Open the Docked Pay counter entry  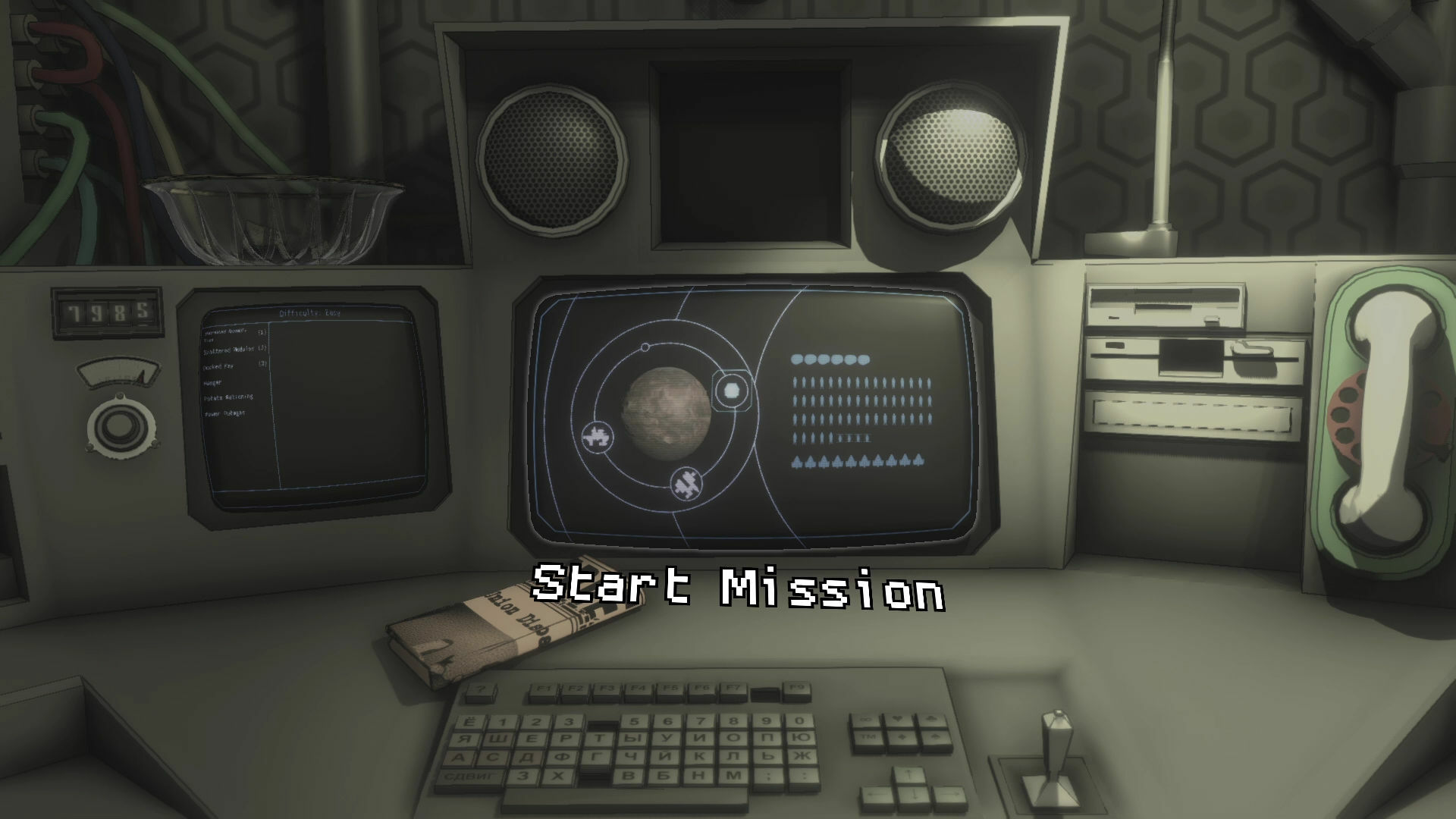click(227, 366)
